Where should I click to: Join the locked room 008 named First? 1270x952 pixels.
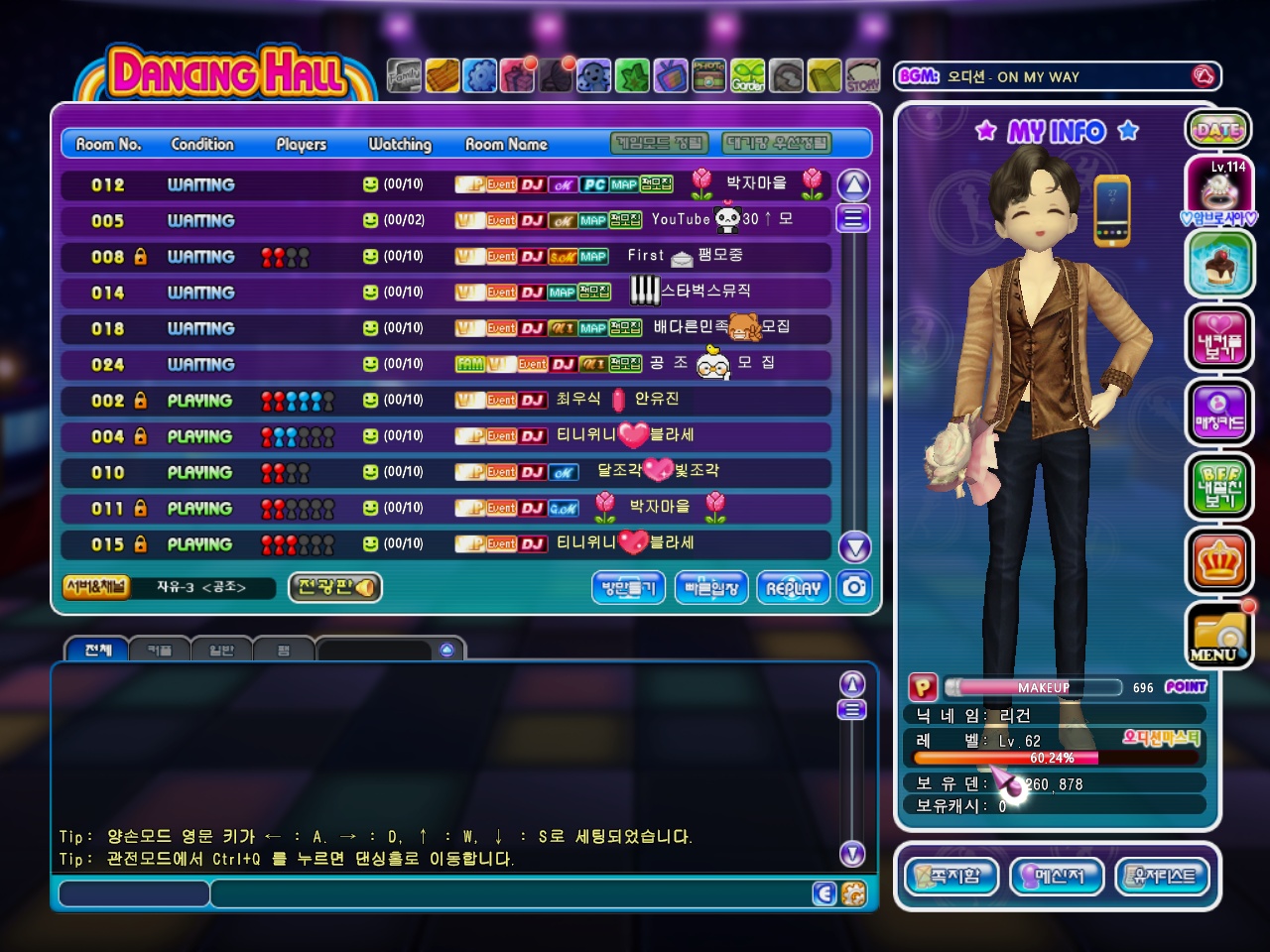(445, 257)
